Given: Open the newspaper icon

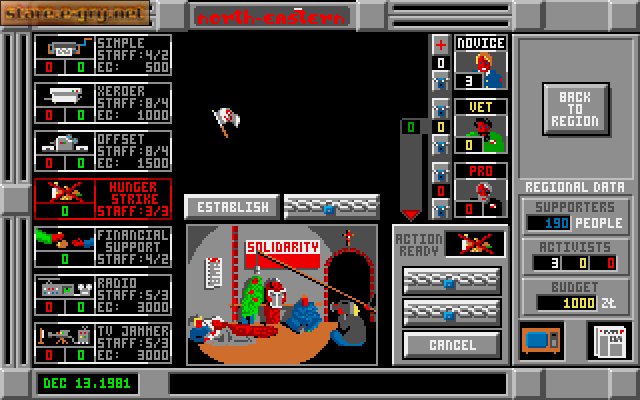Looking at the screenshot, I should tap(602, 341).
